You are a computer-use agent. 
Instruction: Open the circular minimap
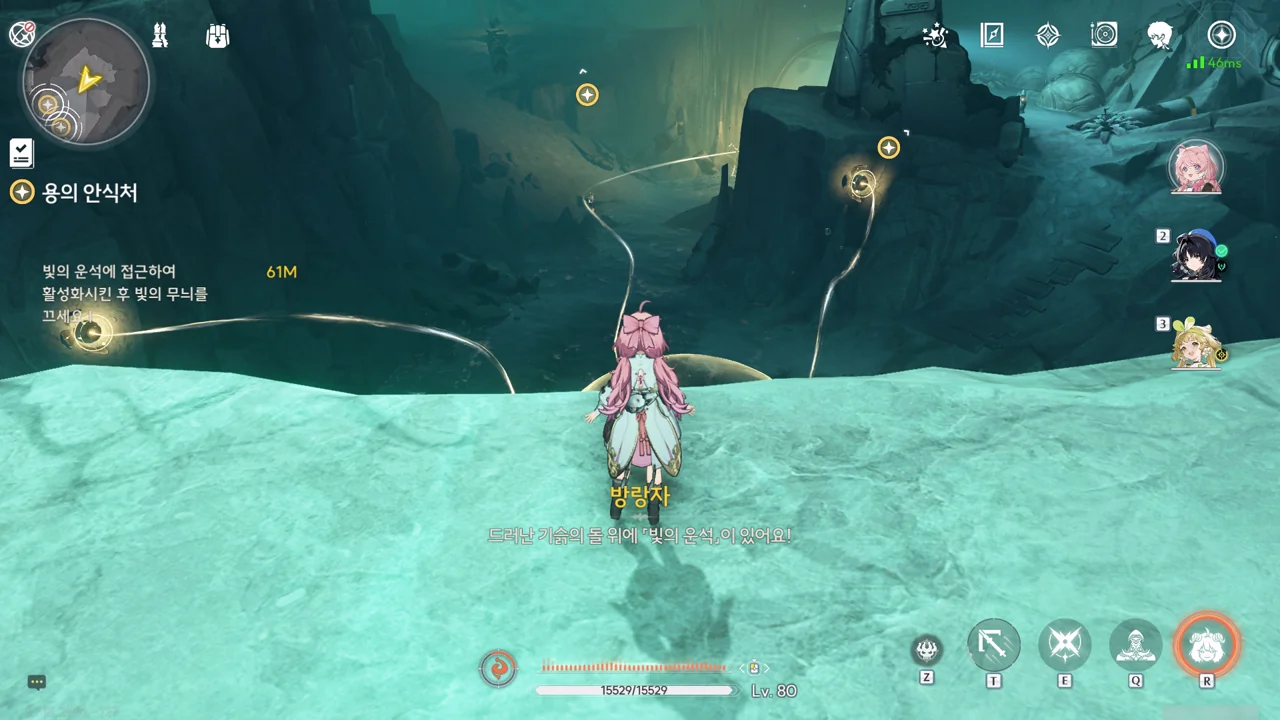click(x=86, y=81)
